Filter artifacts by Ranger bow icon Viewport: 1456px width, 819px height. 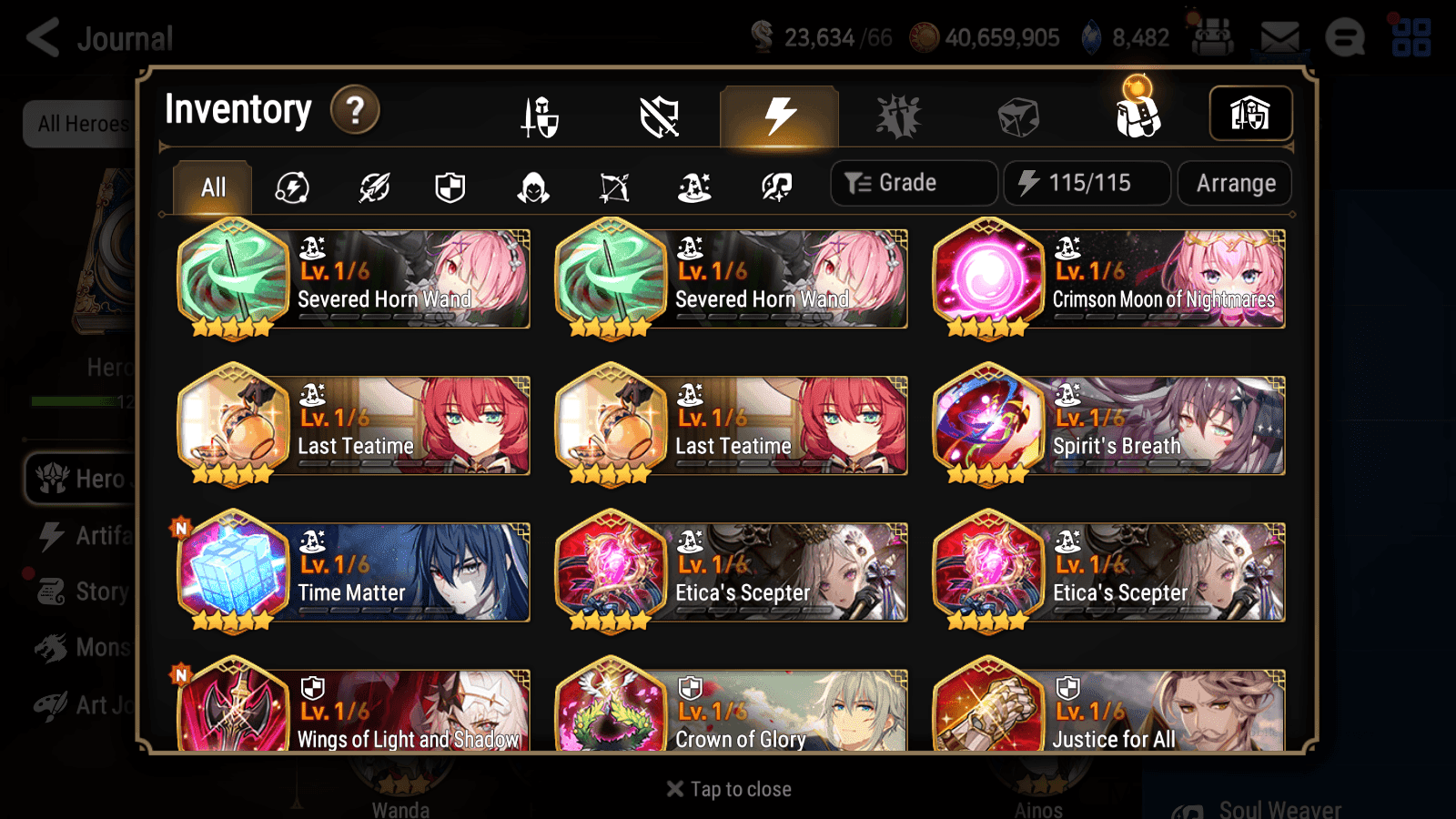(x=615, y=187)
